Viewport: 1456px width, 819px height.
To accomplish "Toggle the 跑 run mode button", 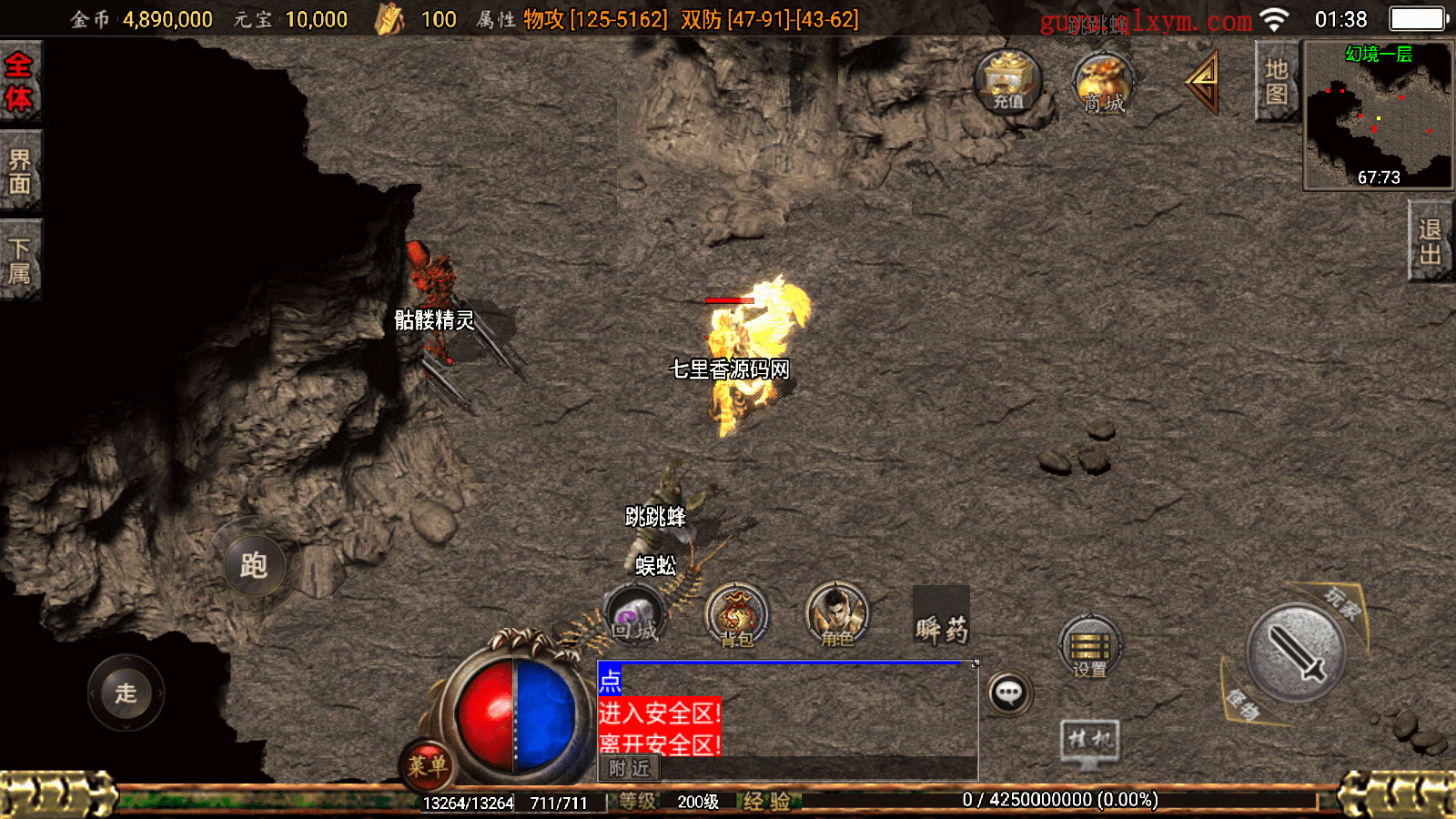I will pyautogui.click(x=254, y=565).
